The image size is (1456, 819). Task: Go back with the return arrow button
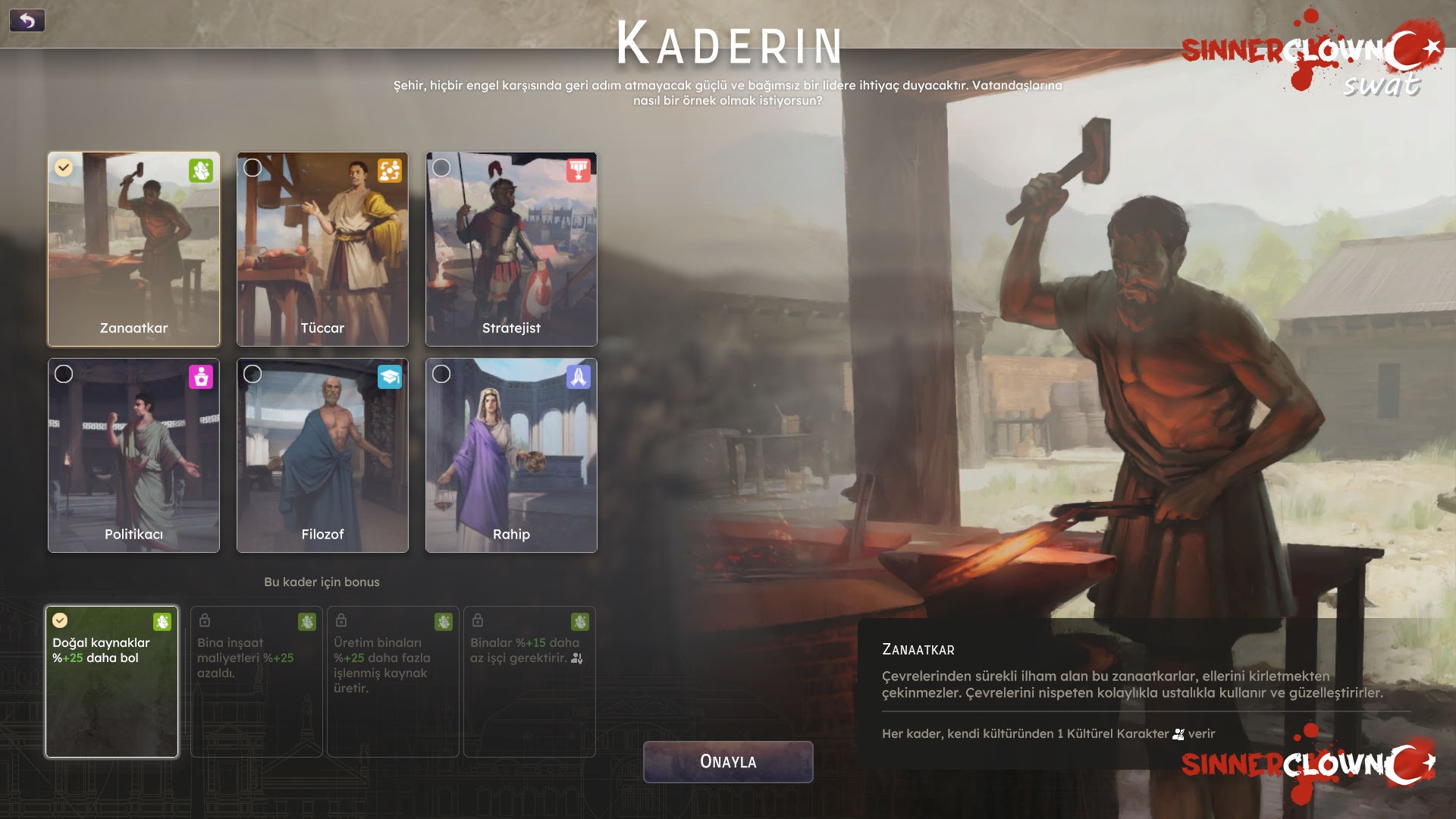coord(27,20)
